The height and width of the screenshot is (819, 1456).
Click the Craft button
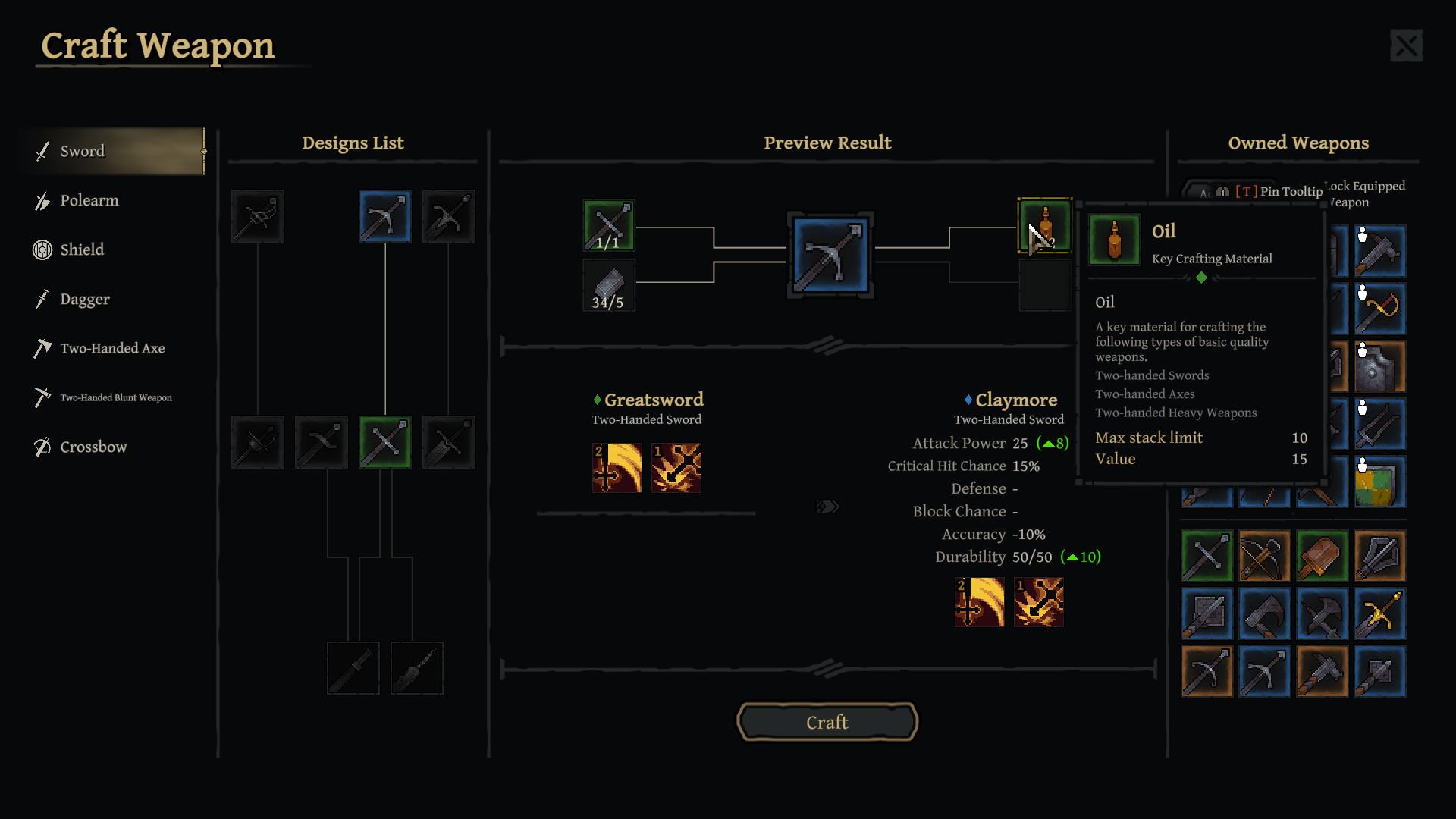tap(827, 722)
